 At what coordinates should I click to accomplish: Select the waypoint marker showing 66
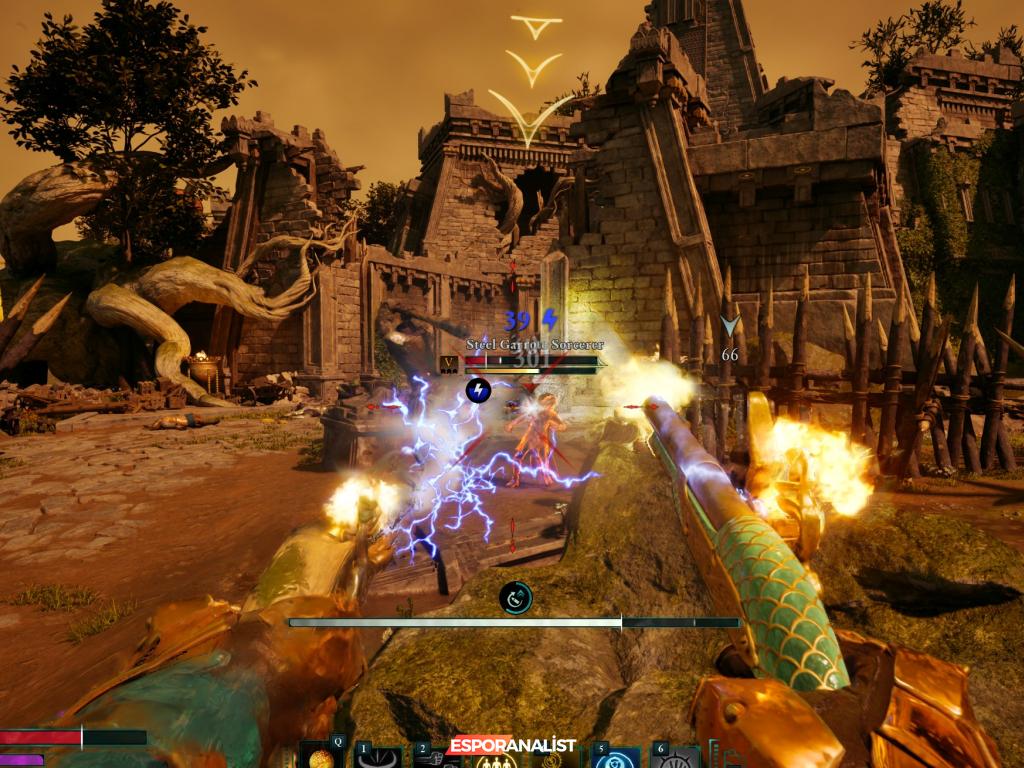pyautogui.click(x=730, y=328)
